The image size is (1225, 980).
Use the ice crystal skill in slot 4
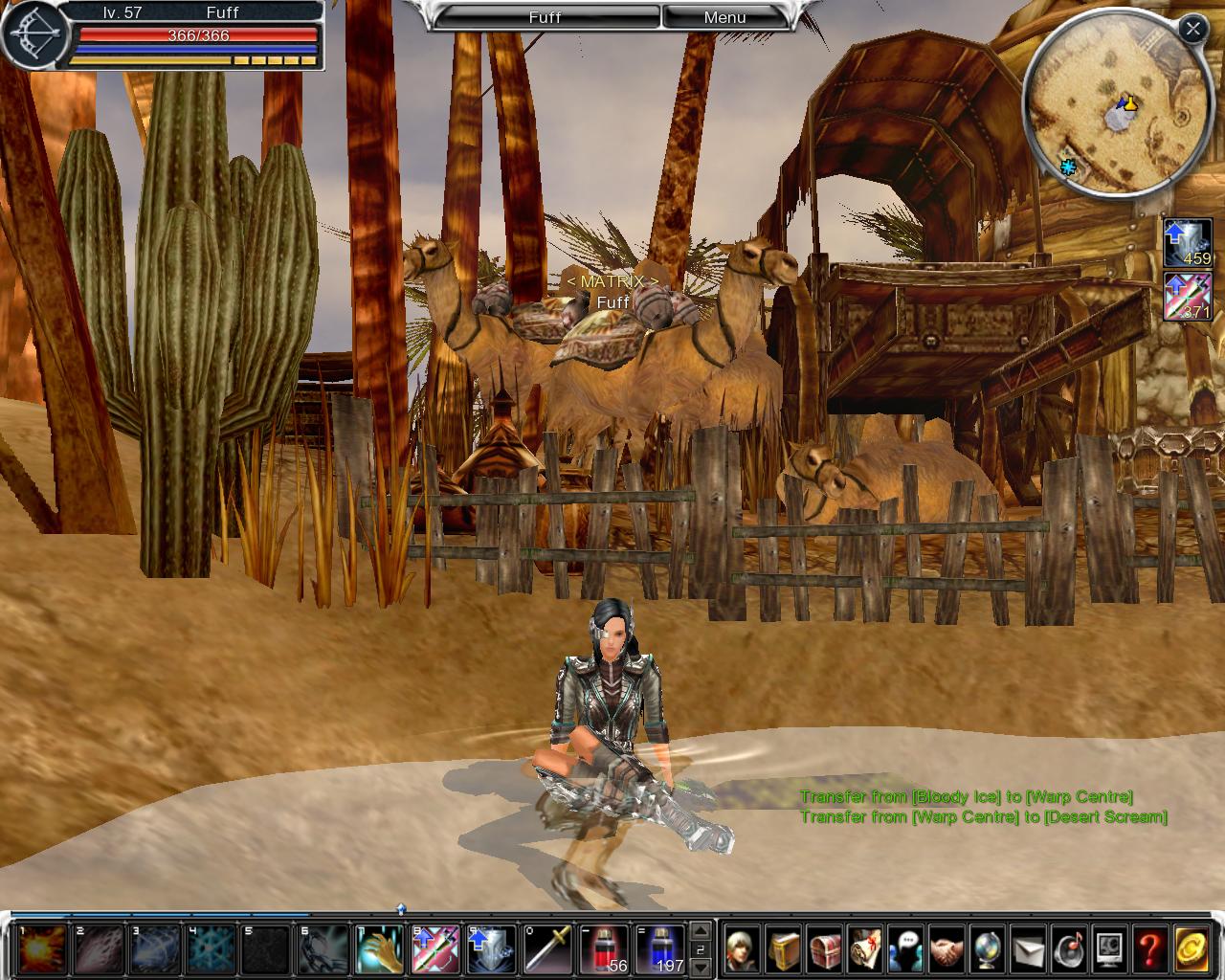click(x=211, y=948)
